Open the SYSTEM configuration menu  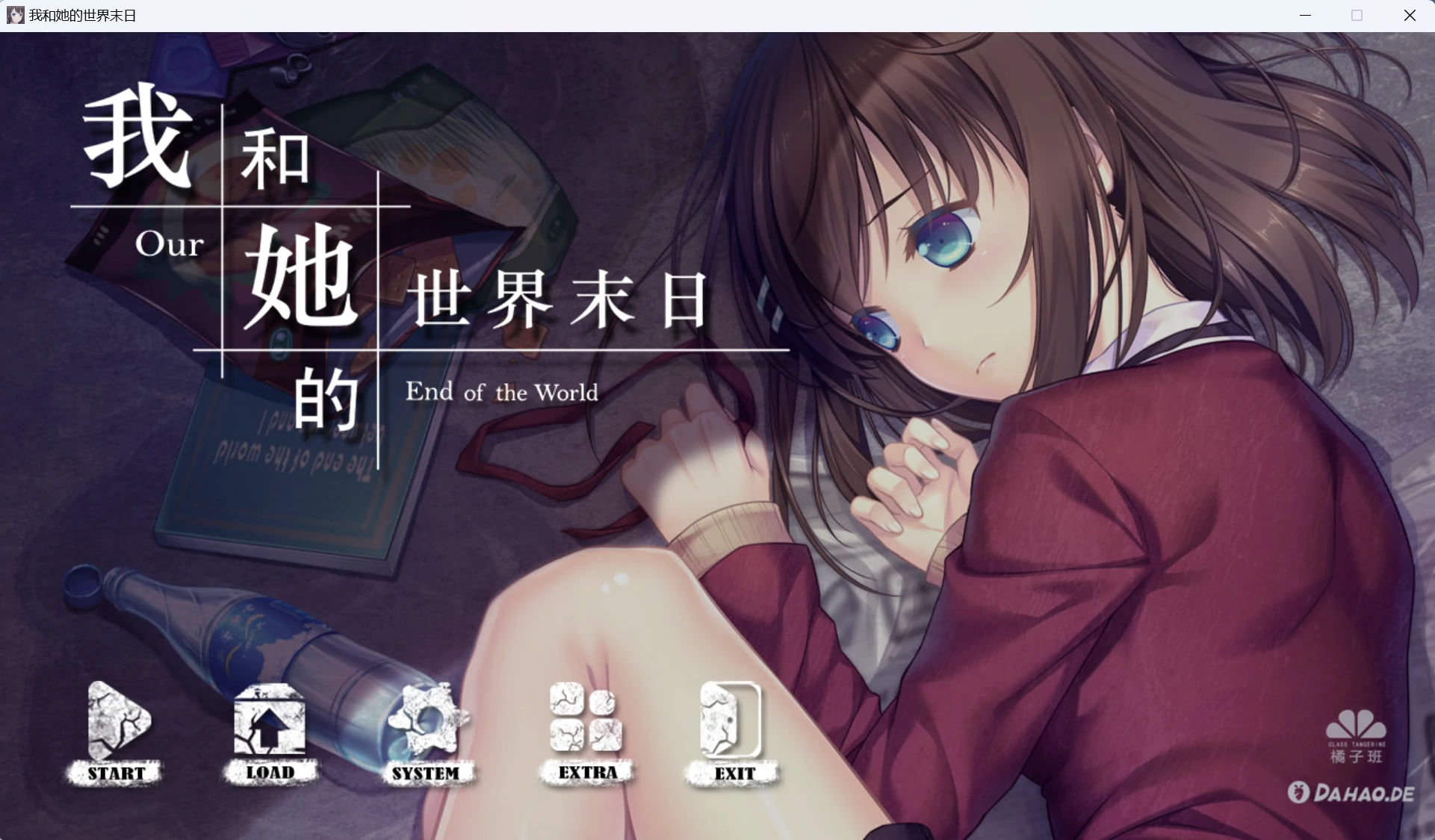[429, 773]
